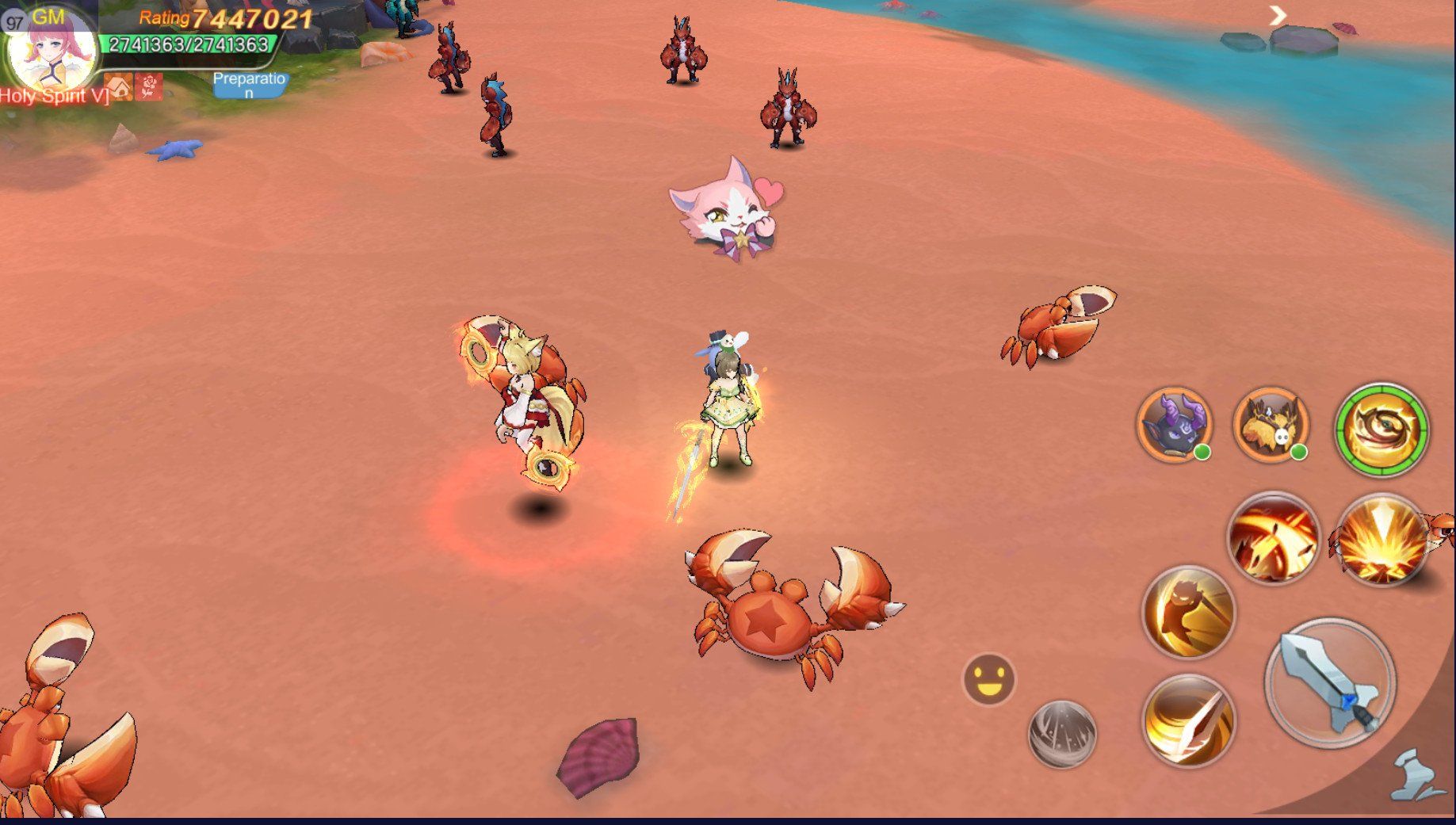Activate the grey dome skill
This screenshot has height=825, width=1456.
1062,734
